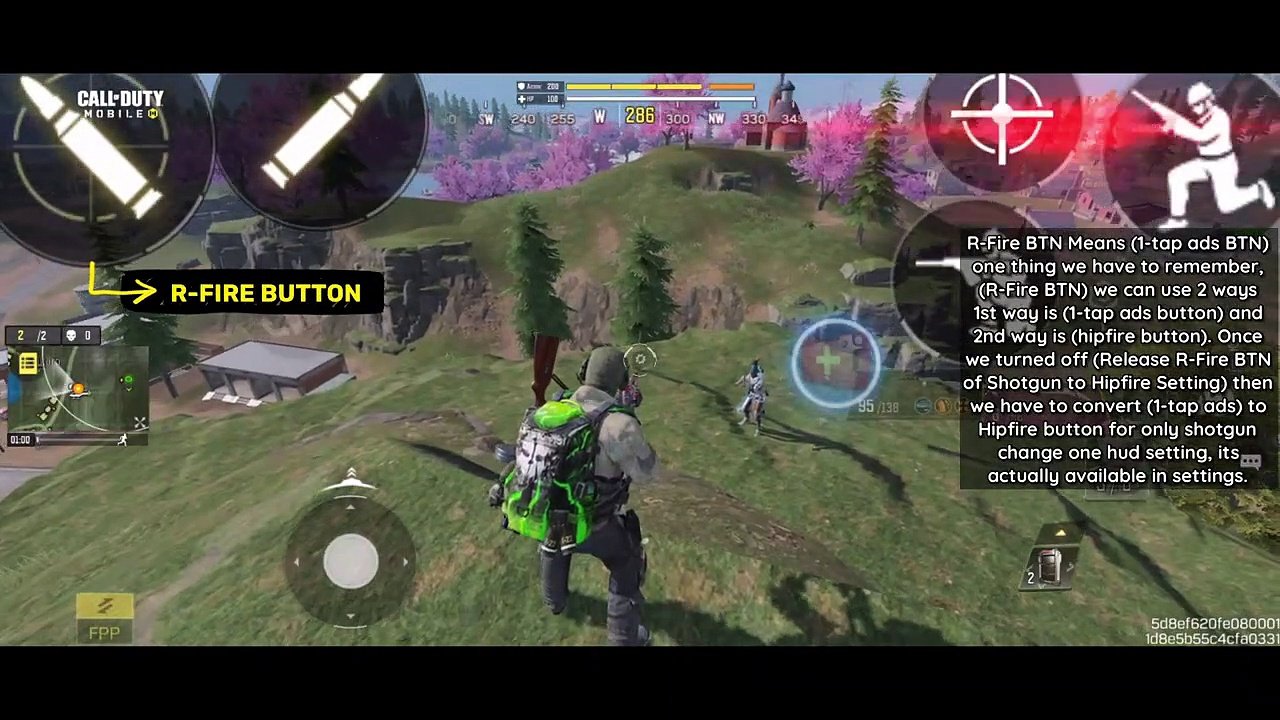
Task: Select the item slot showing count 2
Action: pyautogui.click(x=1047, y=567)
